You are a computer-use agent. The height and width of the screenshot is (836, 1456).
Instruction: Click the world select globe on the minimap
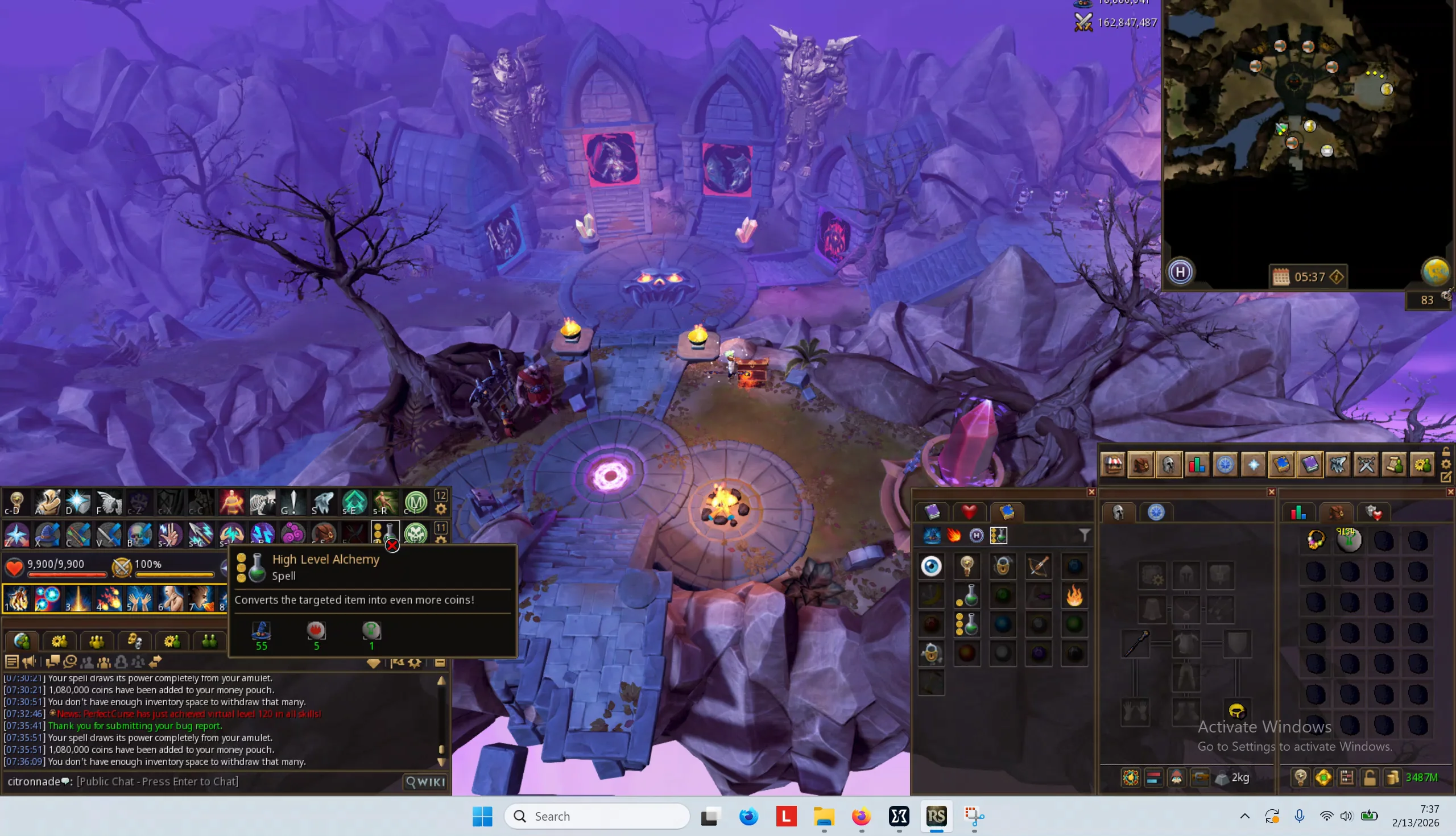coord(1438,272)
